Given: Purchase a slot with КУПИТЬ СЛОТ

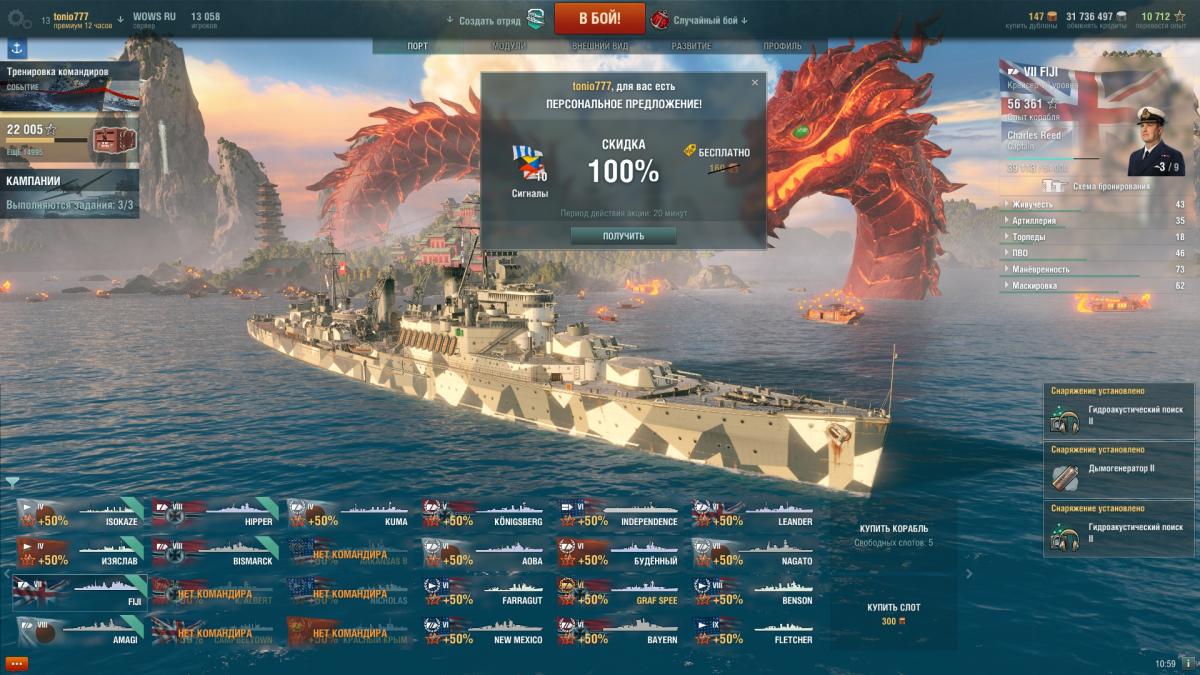Looking at the screenshot, I should (893, 607).
